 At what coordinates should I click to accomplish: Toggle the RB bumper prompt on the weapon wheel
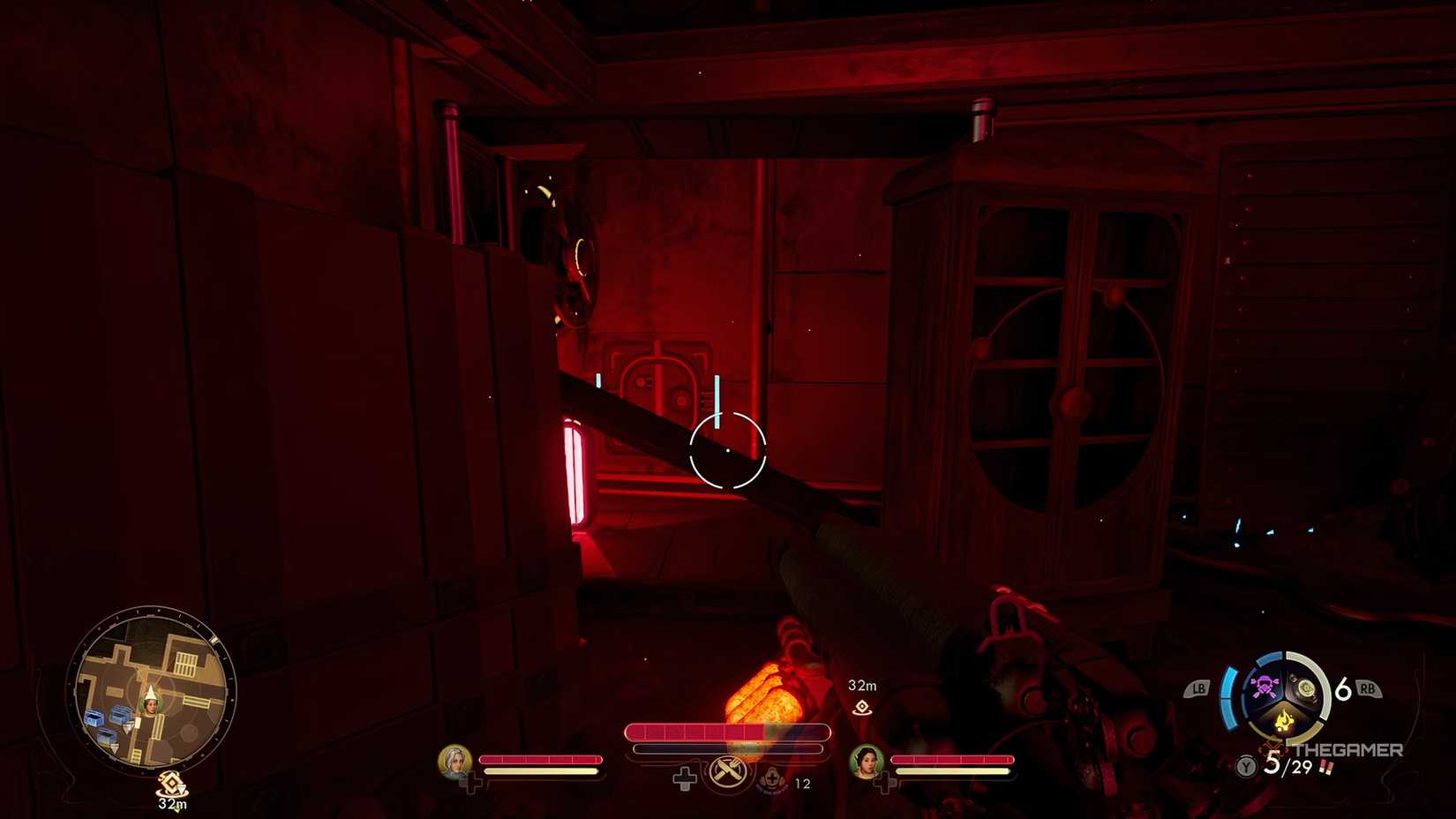(1369, 688)
